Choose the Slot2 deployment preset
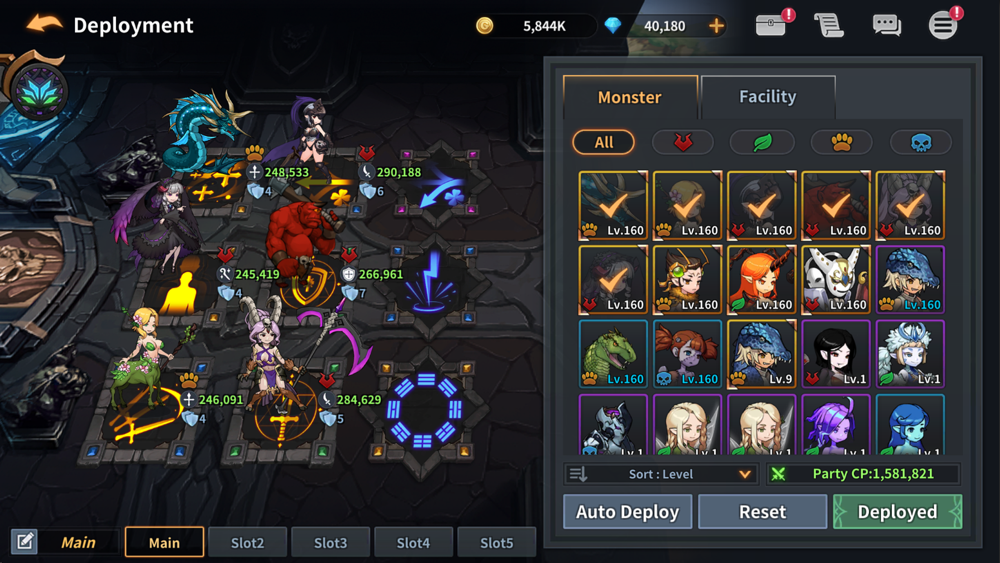This screenshot has height=563, width=1000. (247, 542)
